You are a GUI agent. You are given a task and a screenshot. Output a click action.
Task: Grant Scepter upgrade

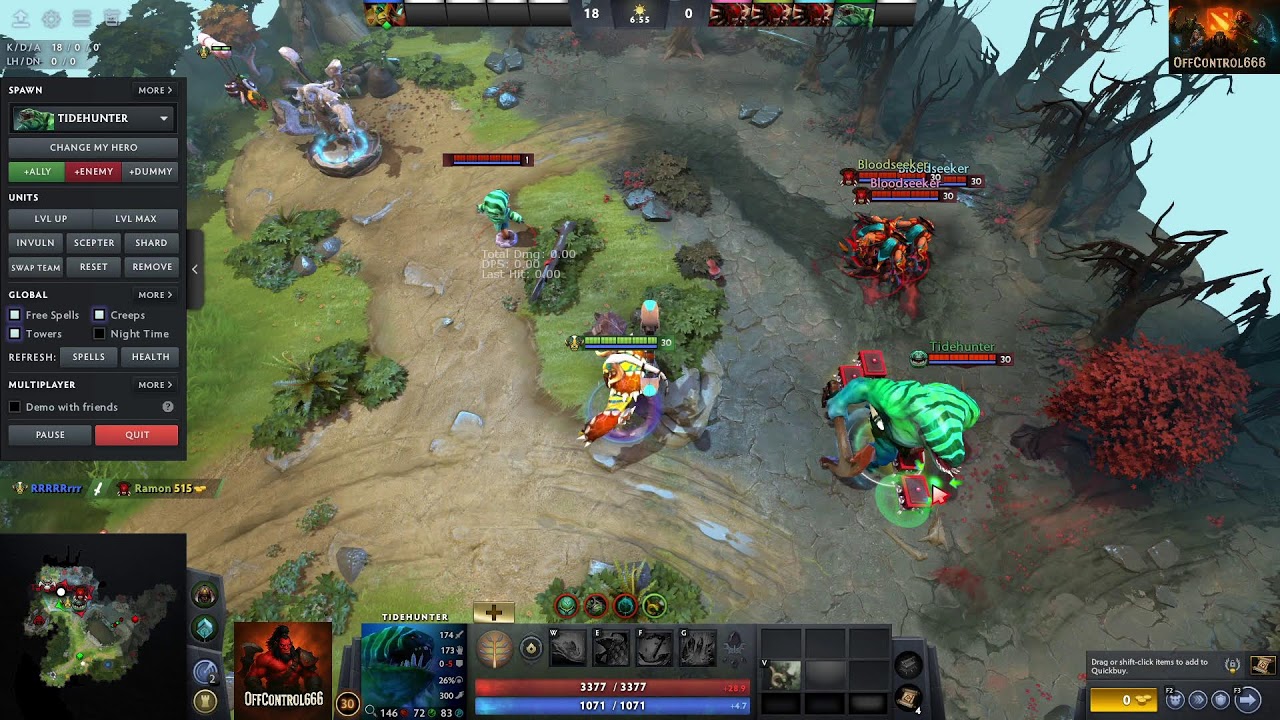(x=94, y=242)
